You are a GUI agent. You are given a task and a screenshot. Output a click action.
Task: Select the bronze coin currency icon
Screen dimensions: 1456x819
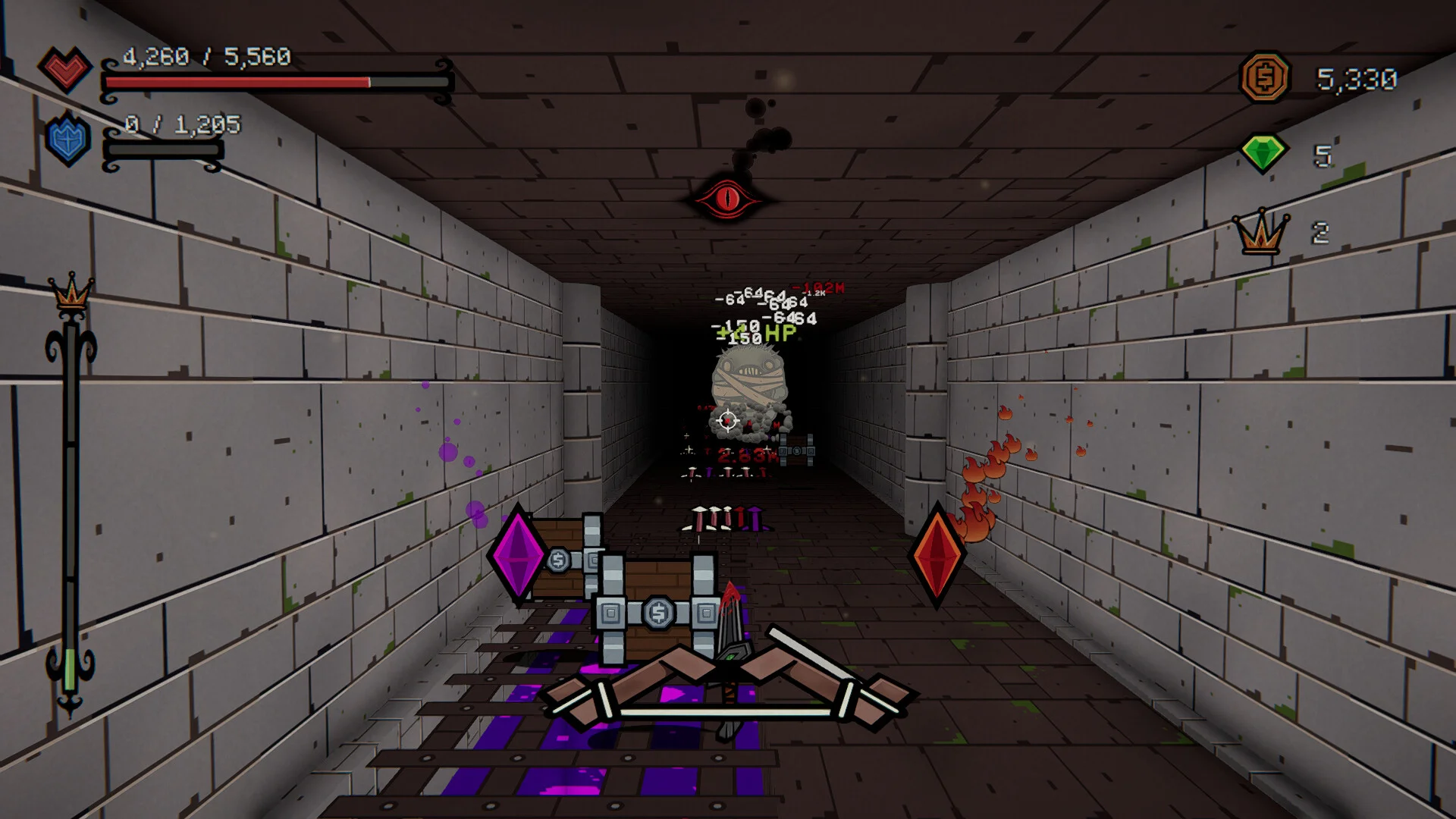[x=1265, y=77]
